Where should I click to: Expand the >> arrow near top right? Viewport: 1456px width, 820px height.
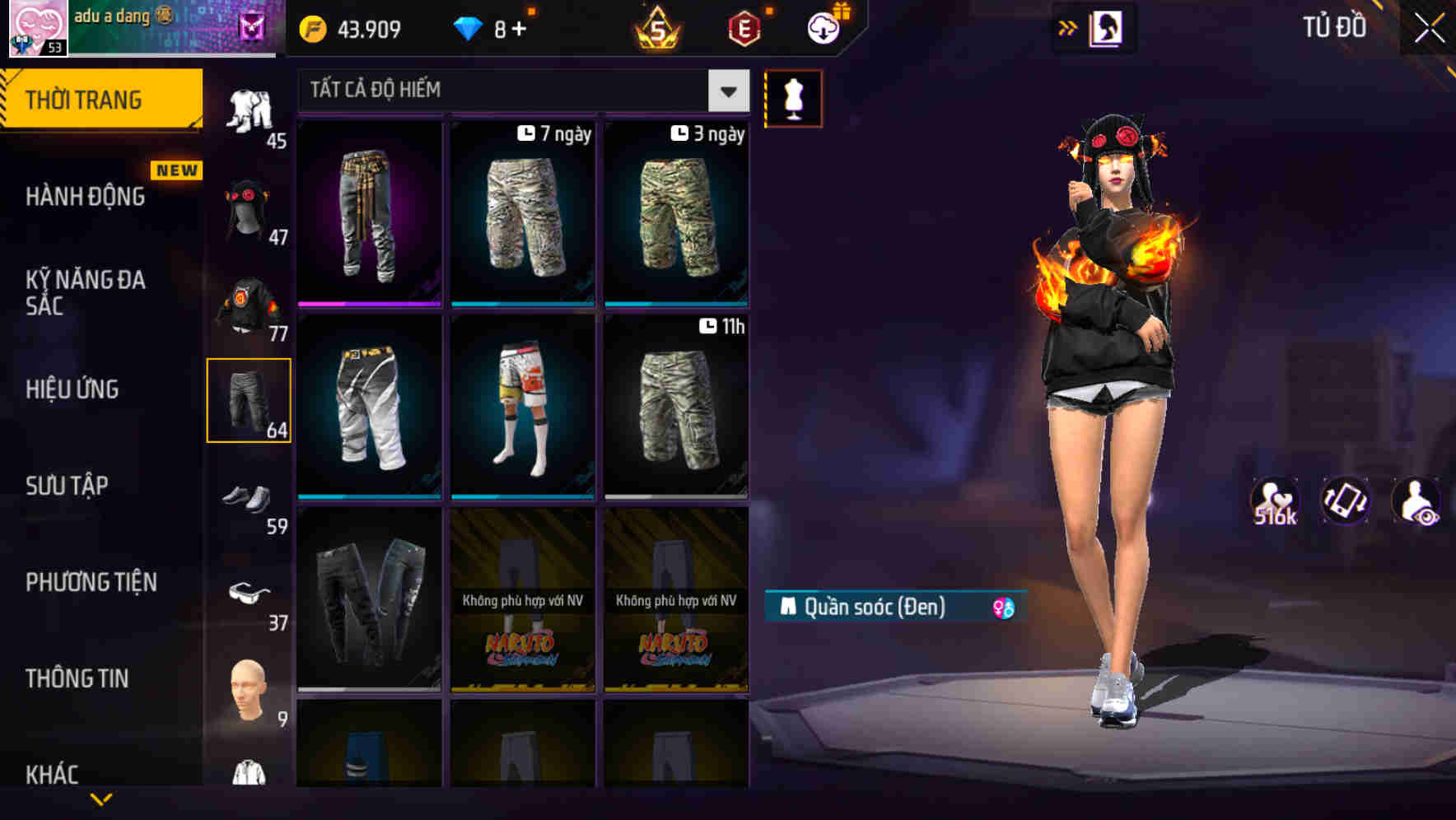click(x=1068, y=27)
